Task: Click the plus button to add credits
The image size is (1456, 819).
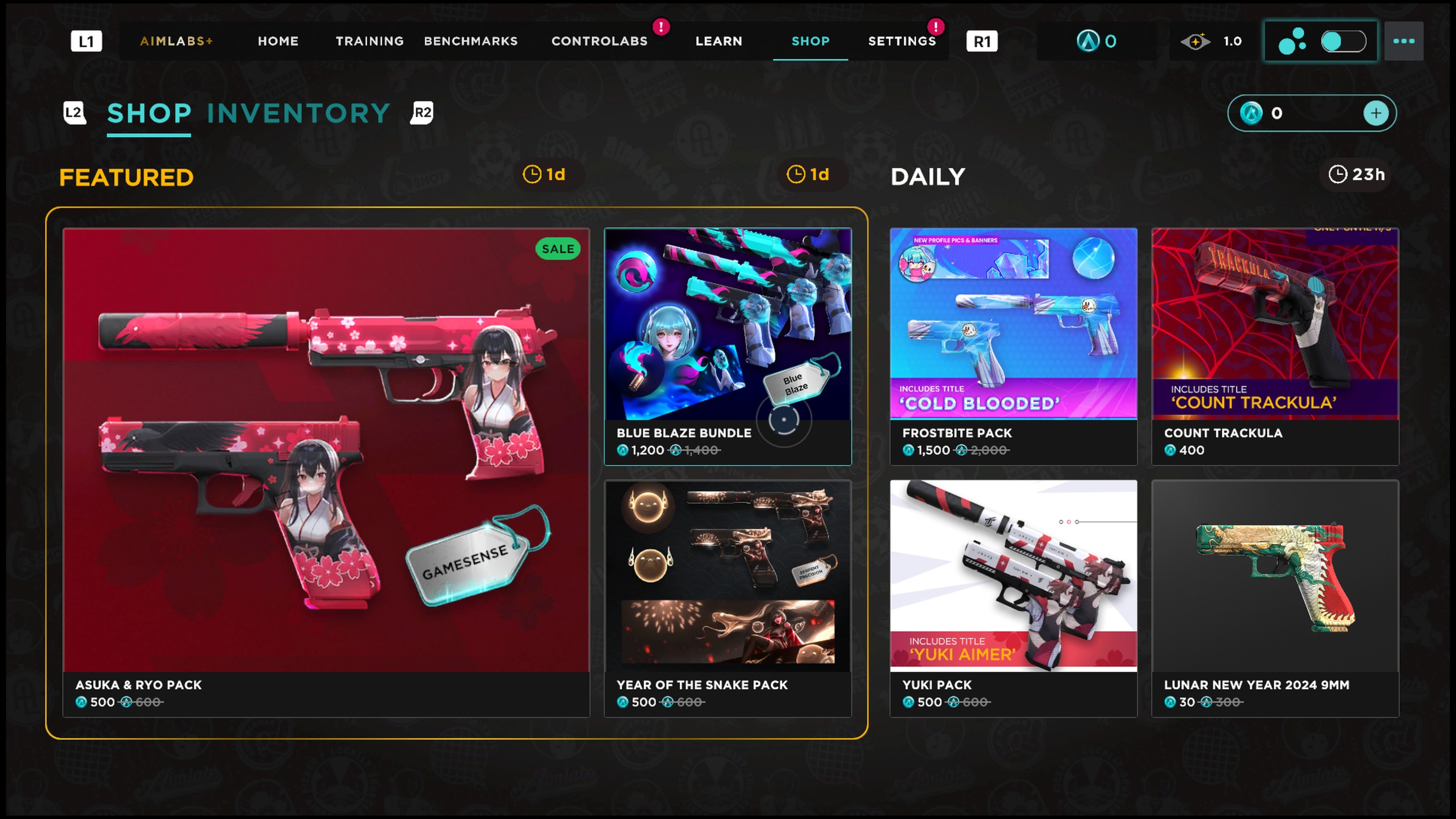Action: pos(1376,113)
